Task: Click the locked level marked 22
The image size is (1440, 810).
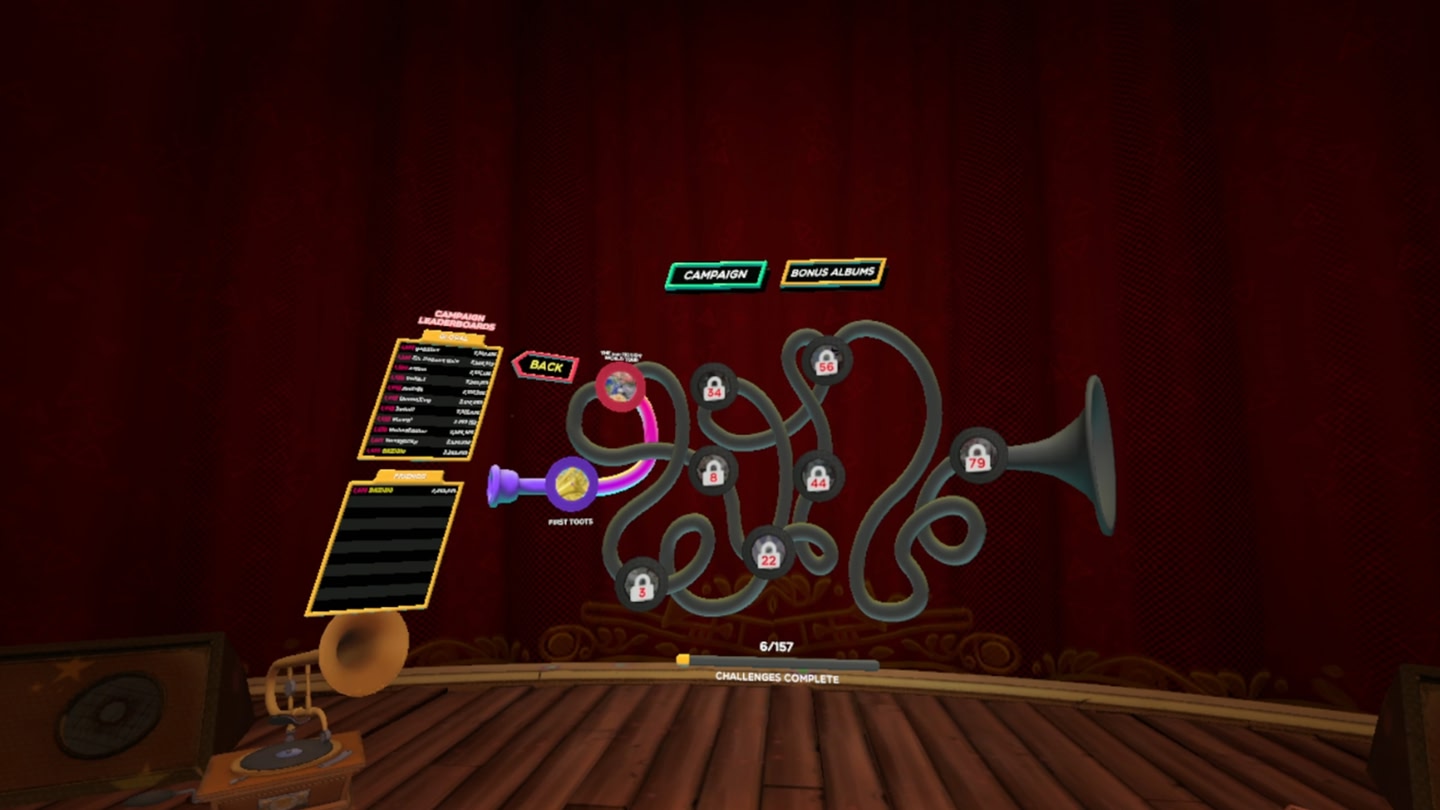Action: 768,551
